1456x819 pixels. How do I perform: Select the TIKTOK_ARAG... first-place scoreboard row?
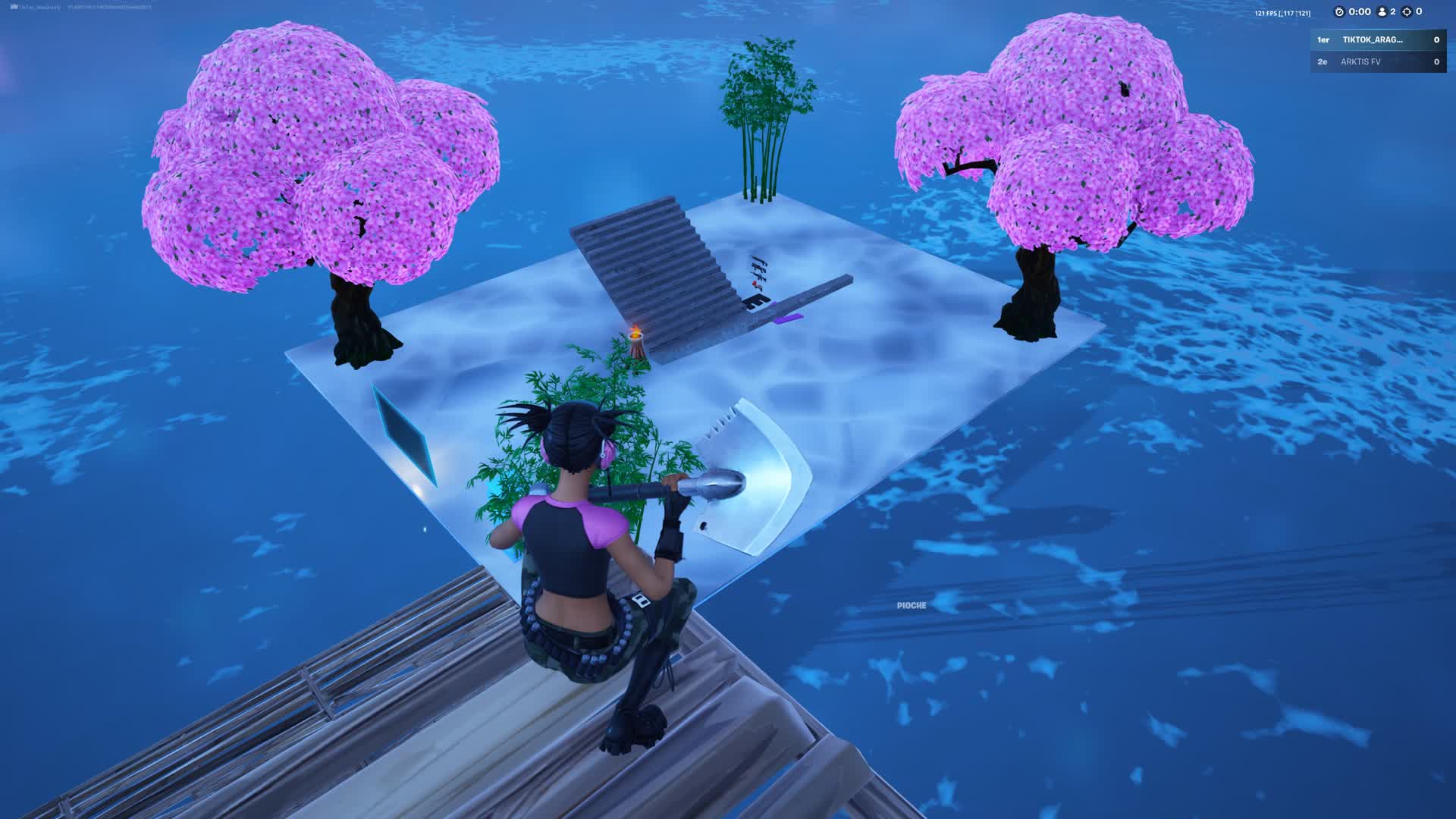click(x=1377, y=40)
